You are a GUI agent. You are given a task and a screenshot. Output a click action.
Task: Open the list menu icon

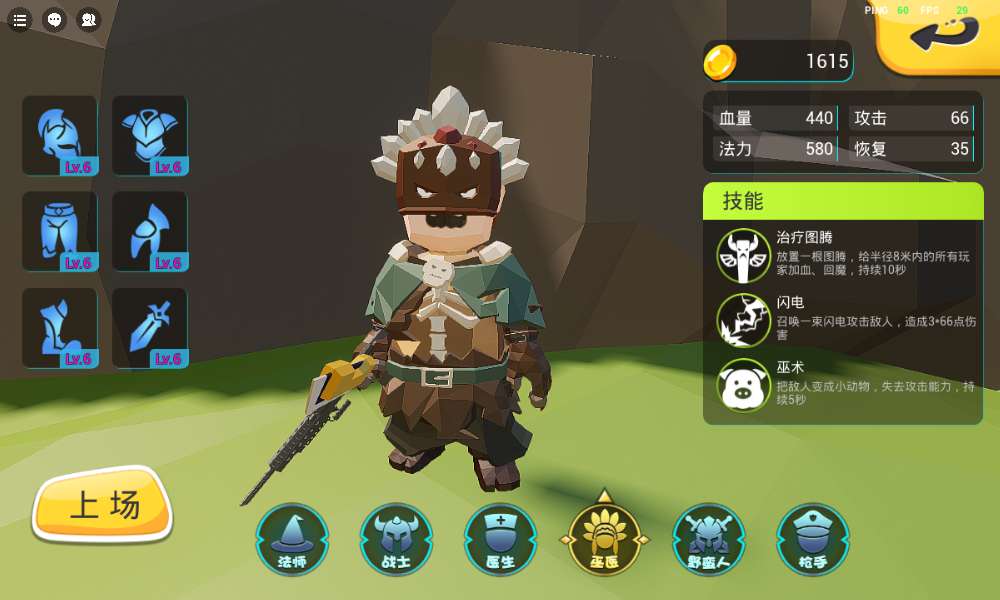tap(20, 19)
